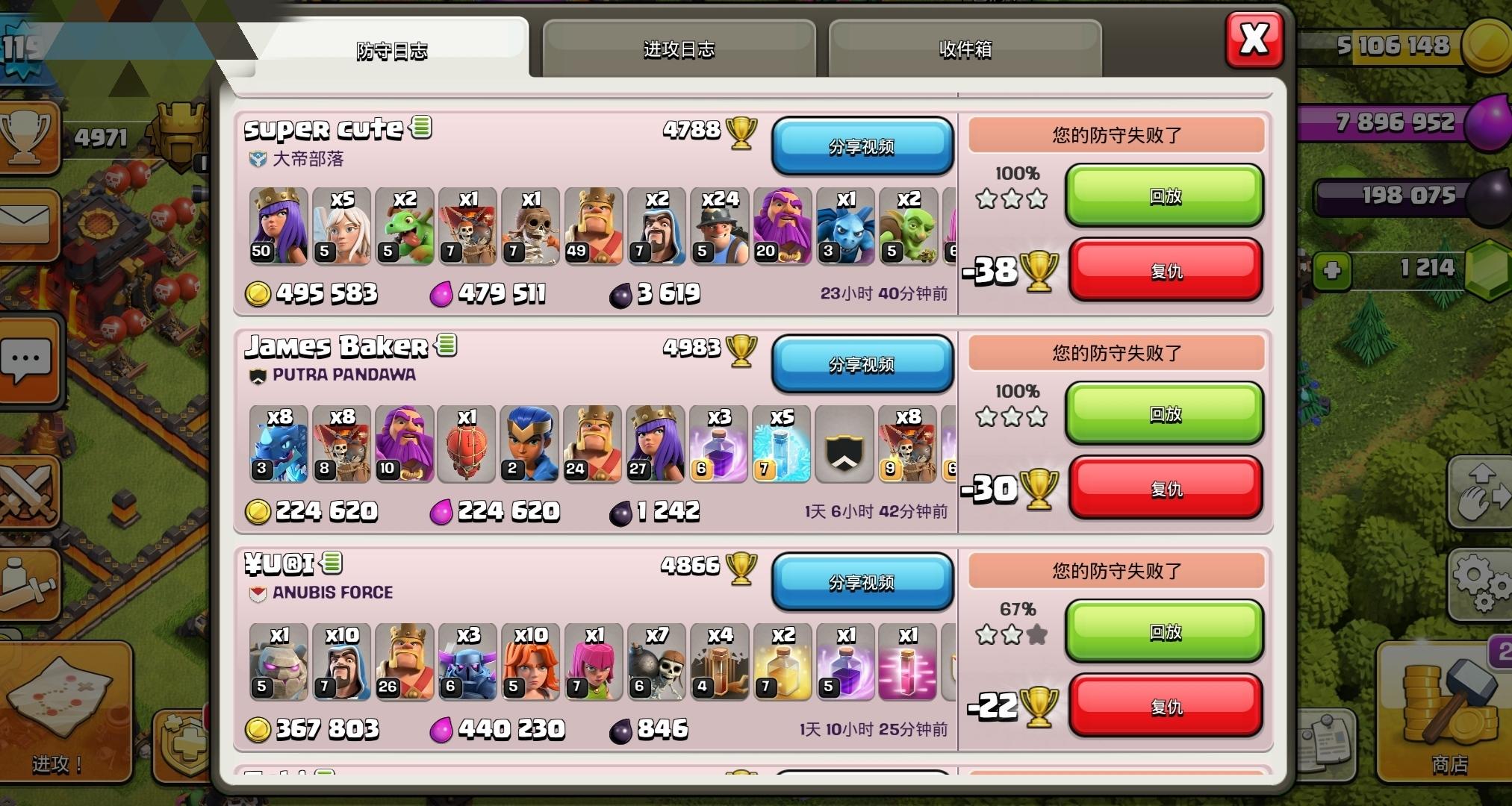Open the ANUBIS FORCE clan badge

258,592
